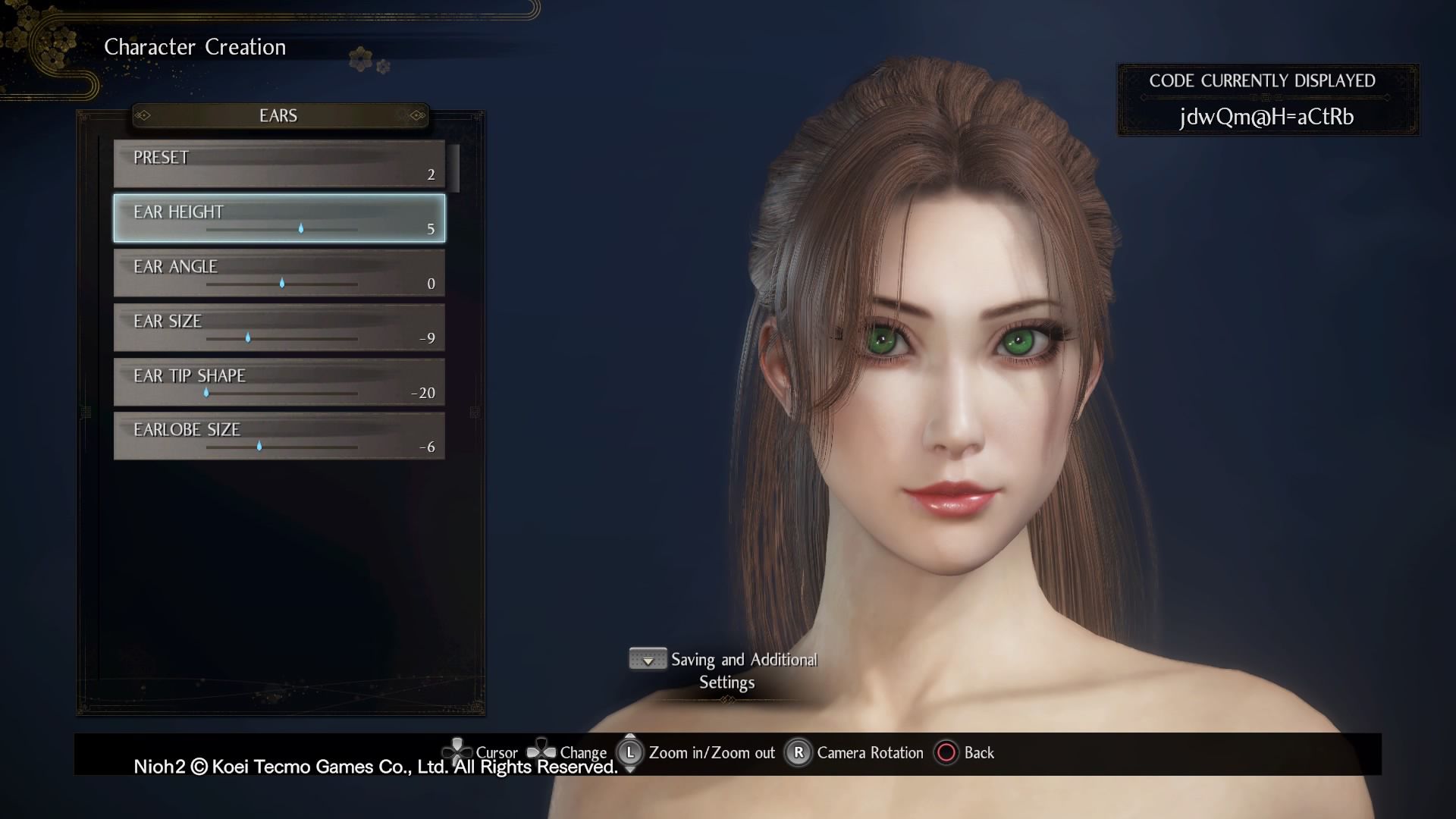The width and height of the screenshot is (1456, 819).
Task: Click the ear menu scrollbar
Action: point(454,168)
